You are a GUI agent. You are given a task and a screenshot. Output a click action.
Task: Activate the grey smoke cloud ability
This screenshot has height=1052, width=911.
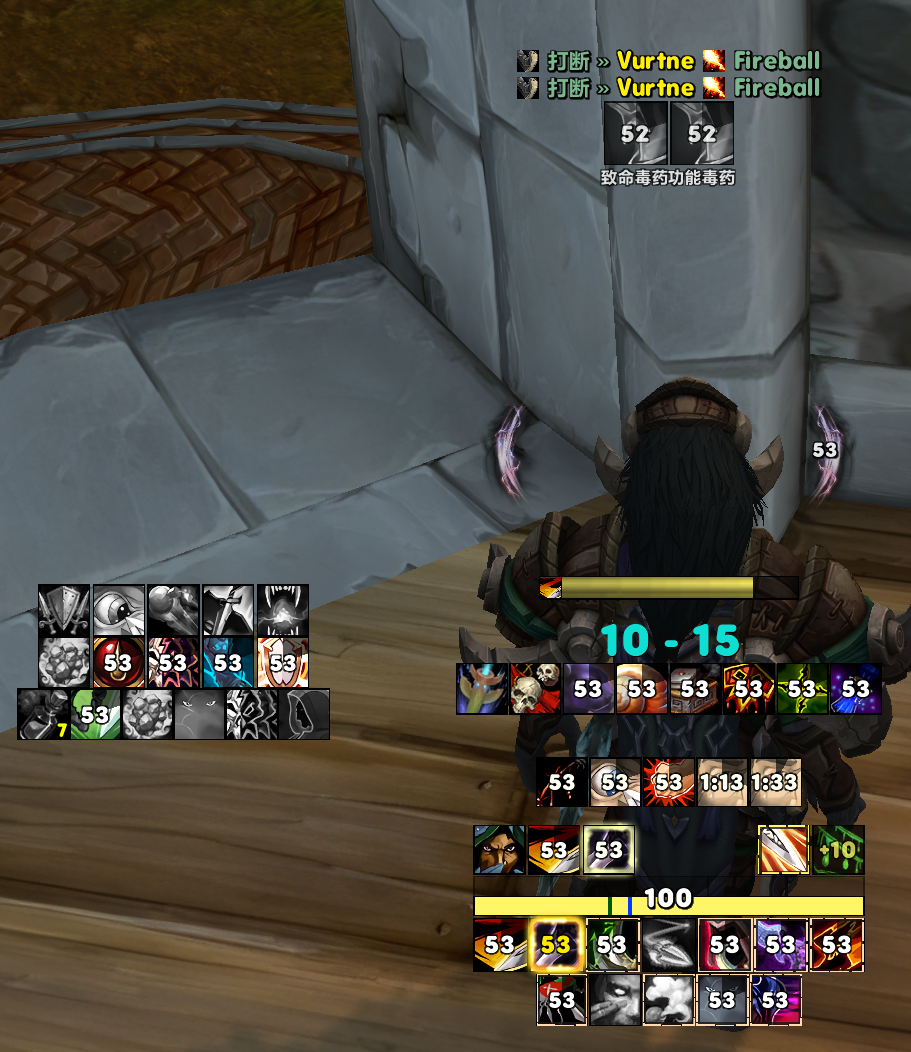(669, 998)
